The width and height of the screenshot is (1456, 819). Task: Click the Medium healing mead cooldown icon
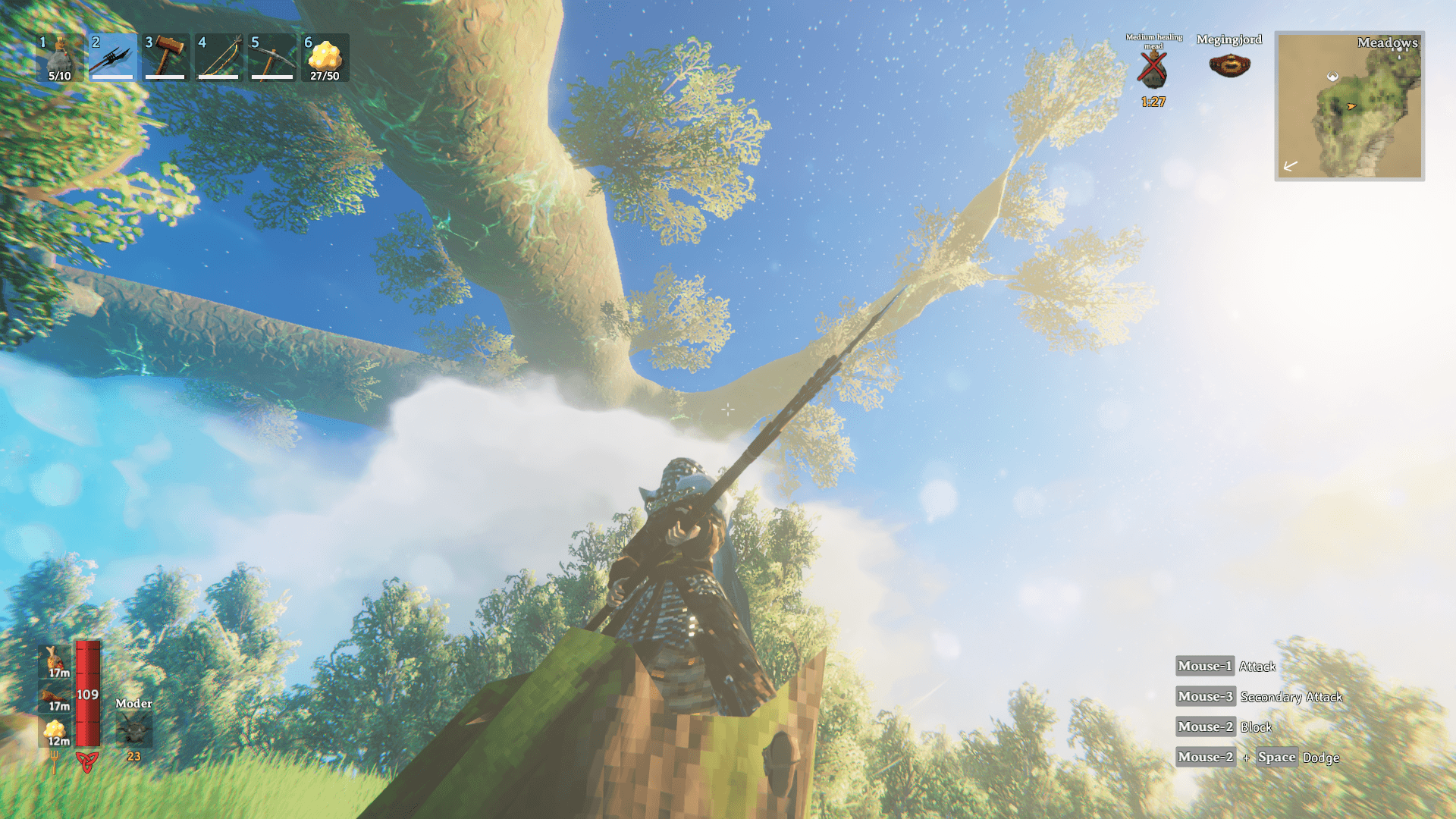click(x=1153, y=70)
